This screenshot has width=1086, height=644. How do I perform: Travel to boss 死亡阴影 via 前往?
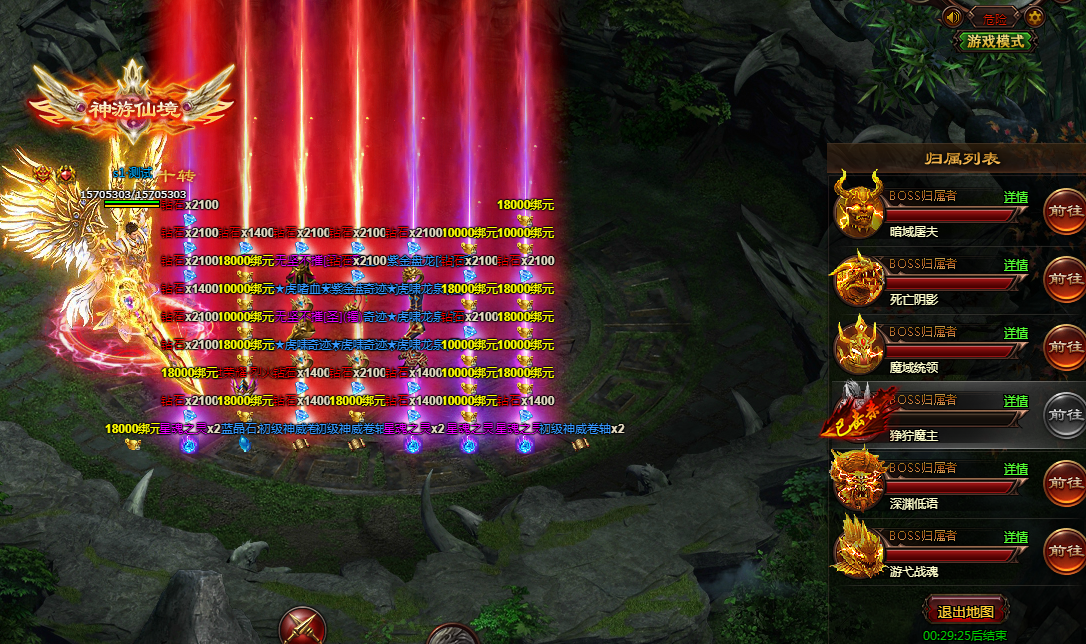click(1064, 279)
